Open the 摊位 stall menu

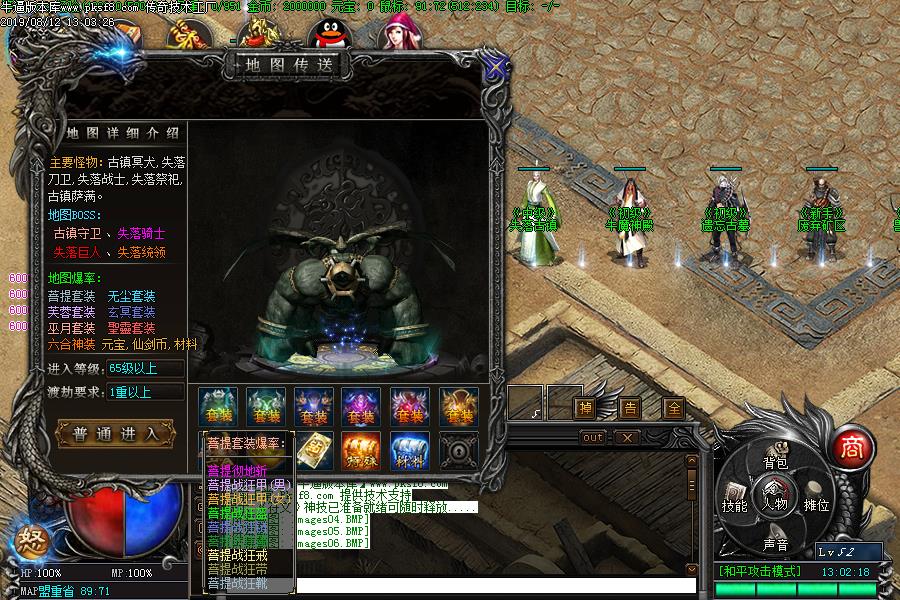pyautogui.click(x=817, y=503)
